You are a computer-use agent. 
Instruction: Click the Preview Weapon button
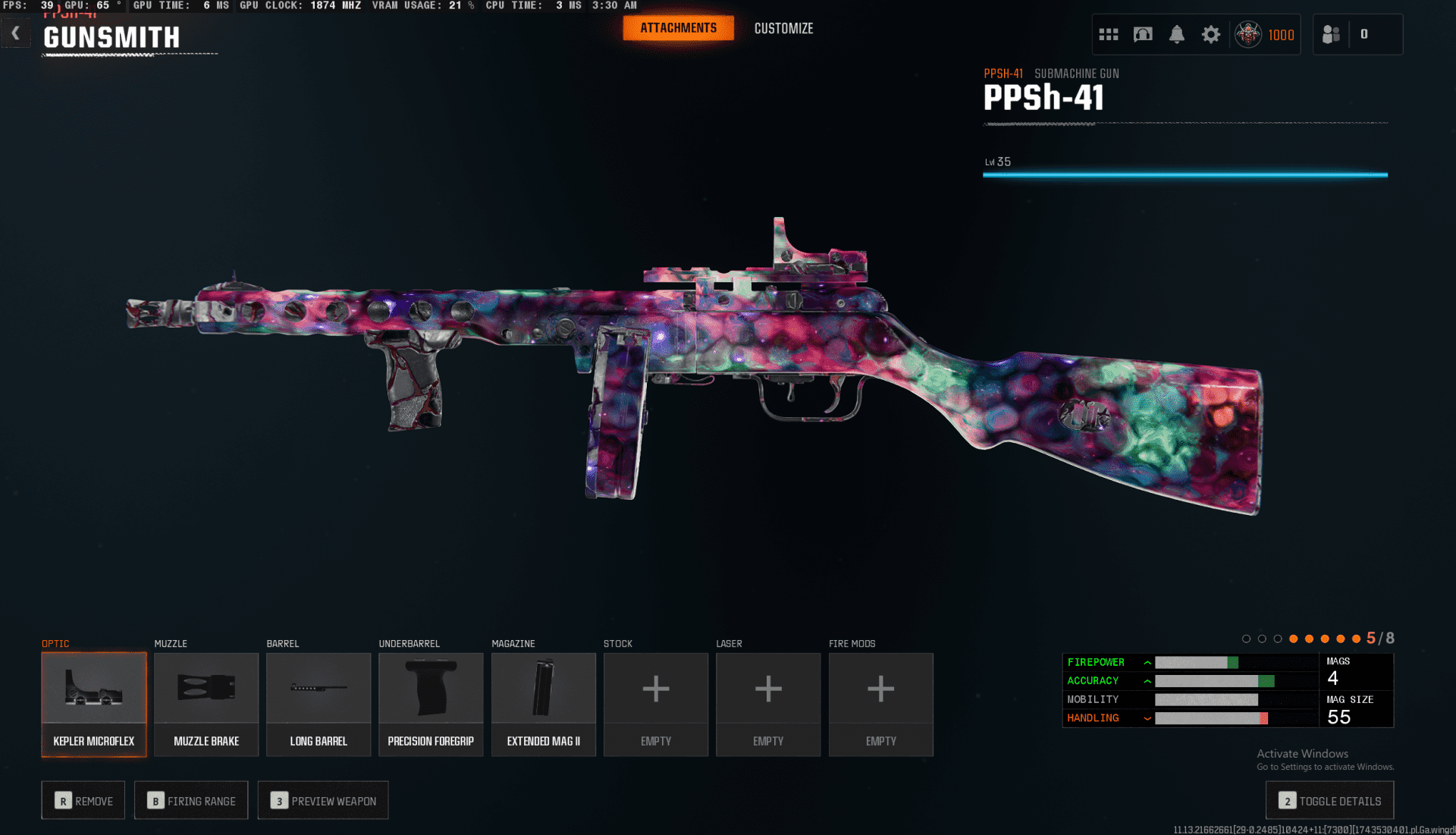(x=323, y=801)
